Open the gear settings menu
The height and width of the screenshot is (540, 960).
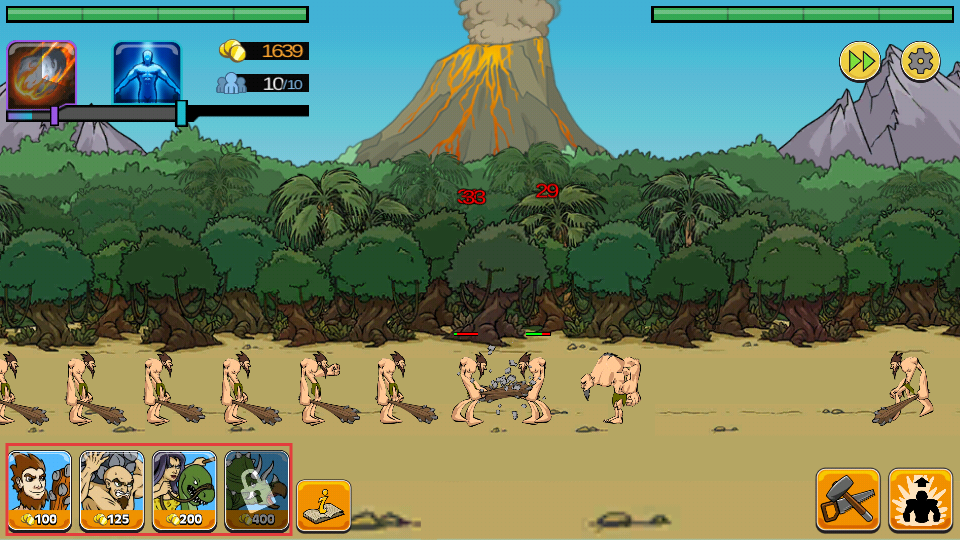coord(920,62)
